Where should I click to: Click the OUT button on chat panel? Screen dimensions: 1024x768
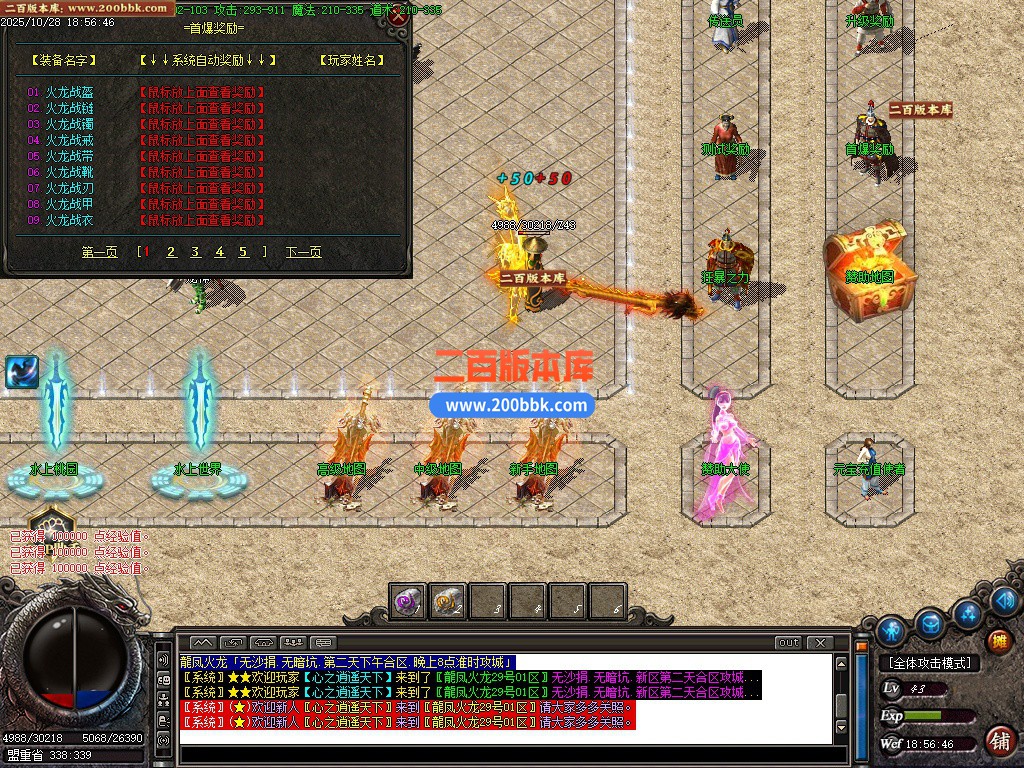point(789,642)
